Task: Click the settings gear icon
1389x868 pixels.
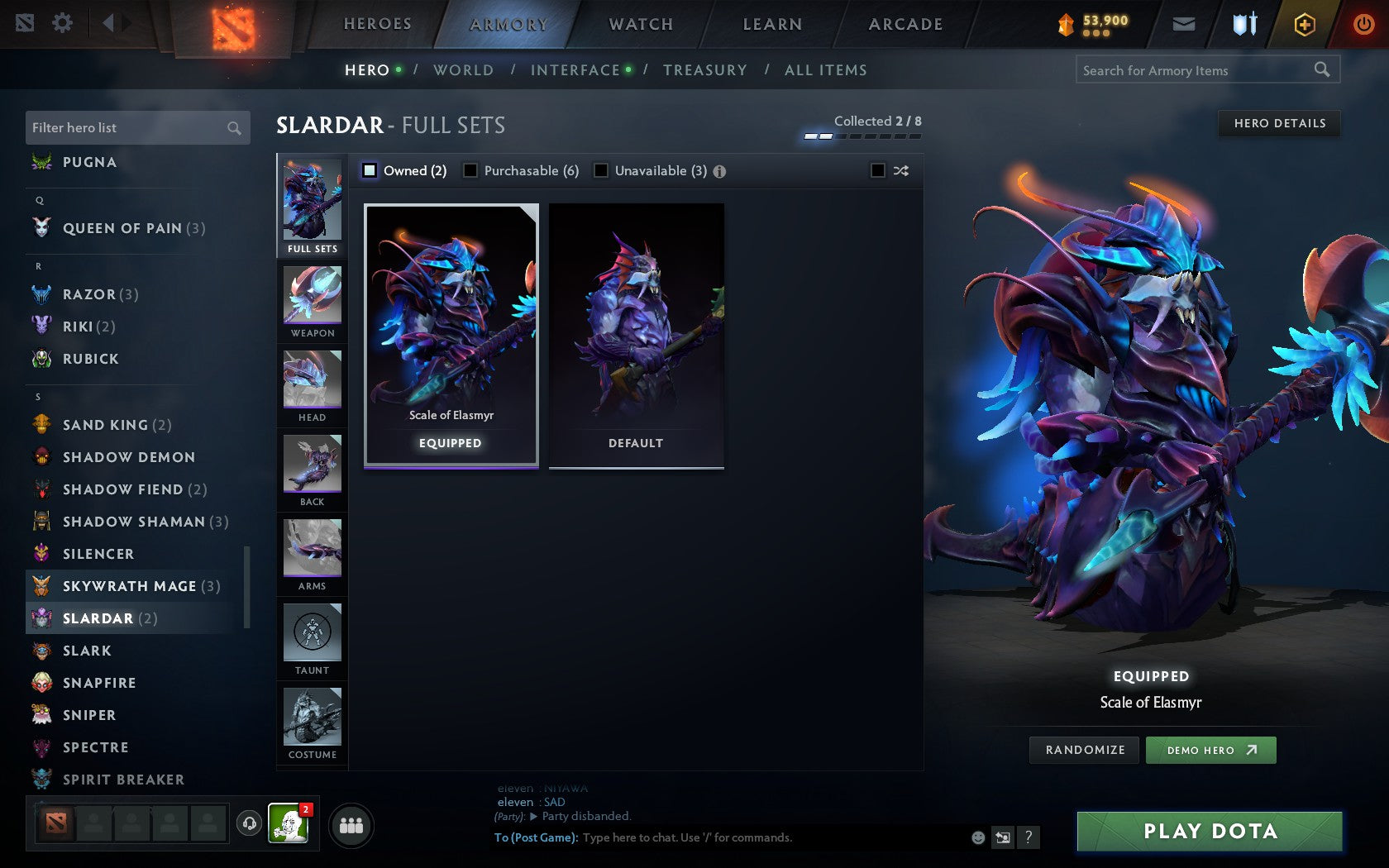Action: pyautogui.click(x=60, y=24)
